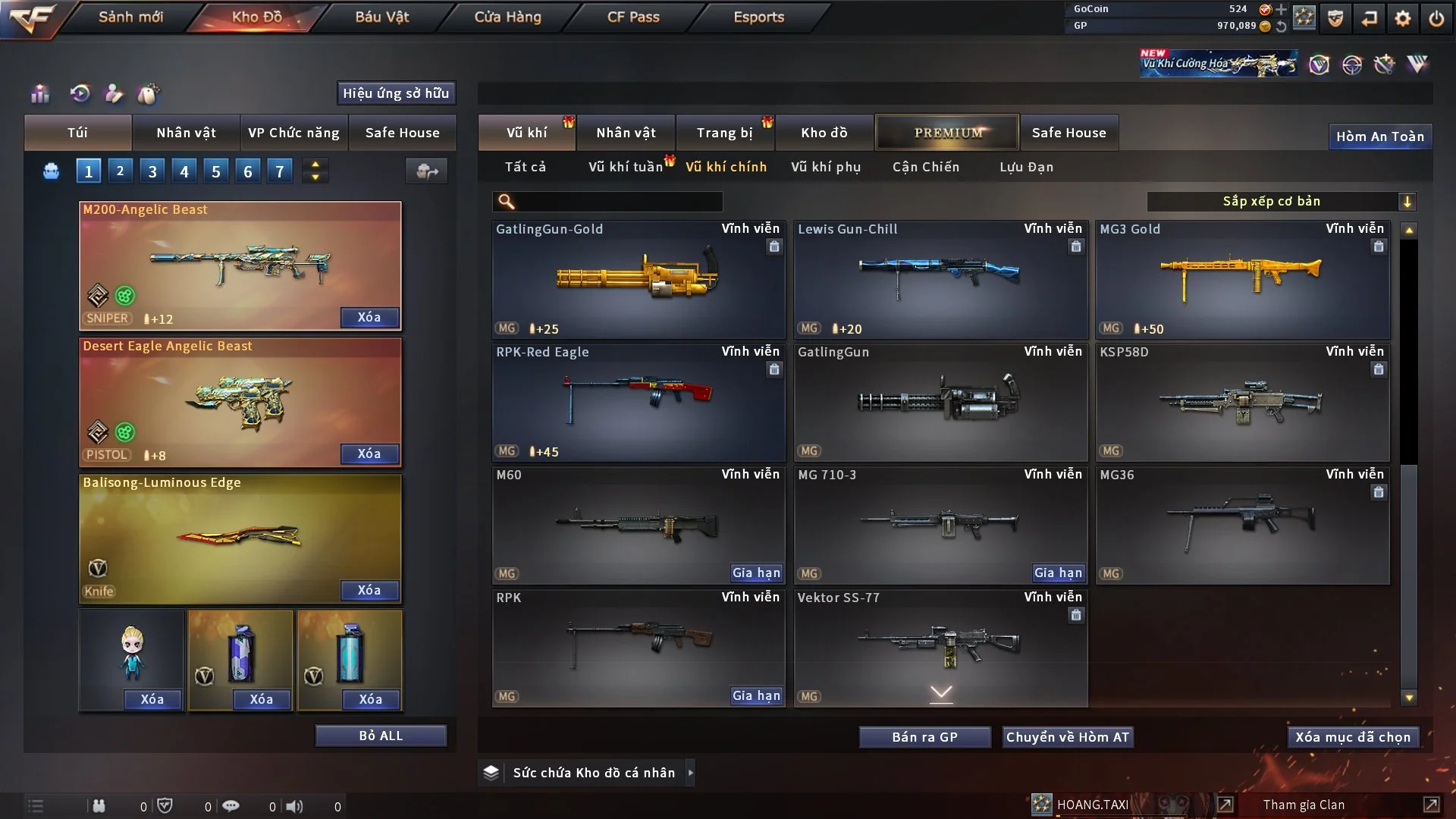1456x819 pixels.
Task: Open the Hòm An Toàn safe box
Action: tap(1379, 136)
